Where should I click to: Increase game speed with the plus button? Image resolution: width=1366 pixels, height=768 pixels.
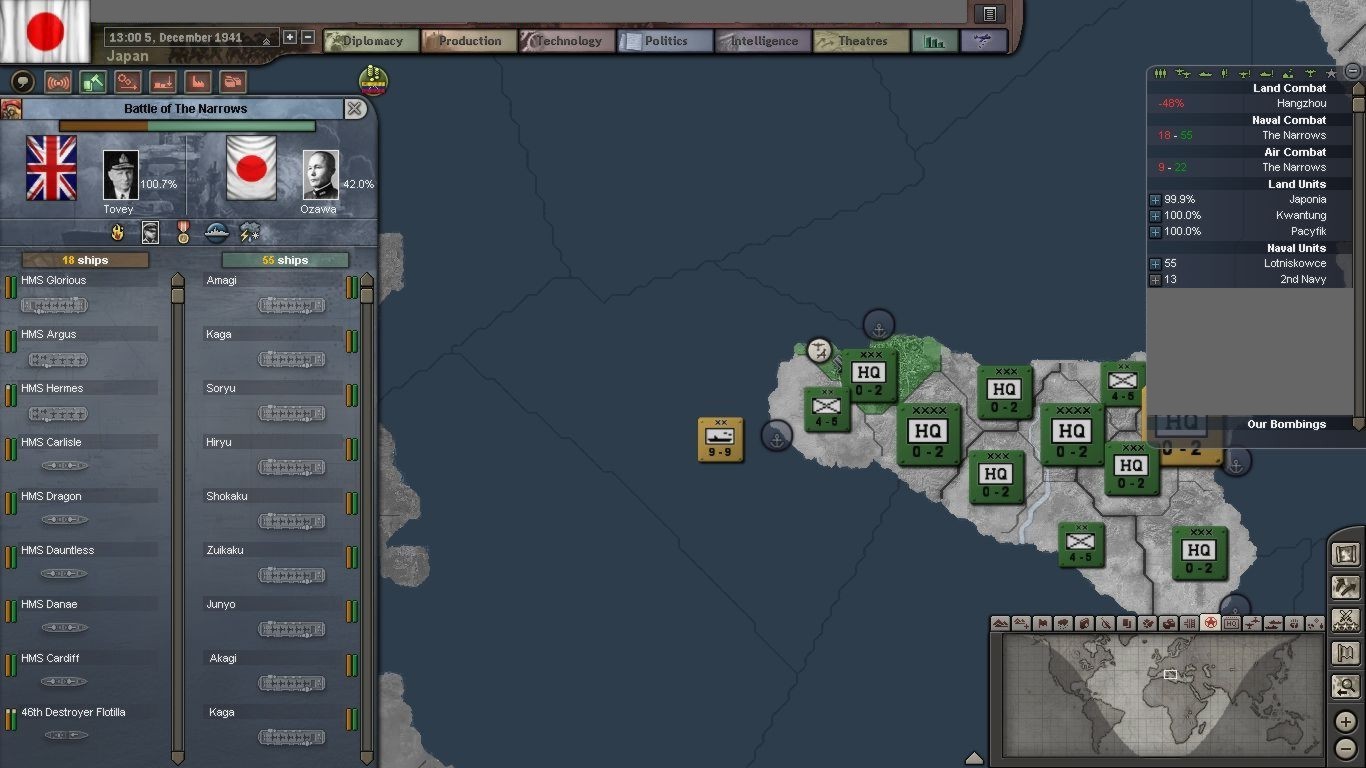[x=290, y=38]
